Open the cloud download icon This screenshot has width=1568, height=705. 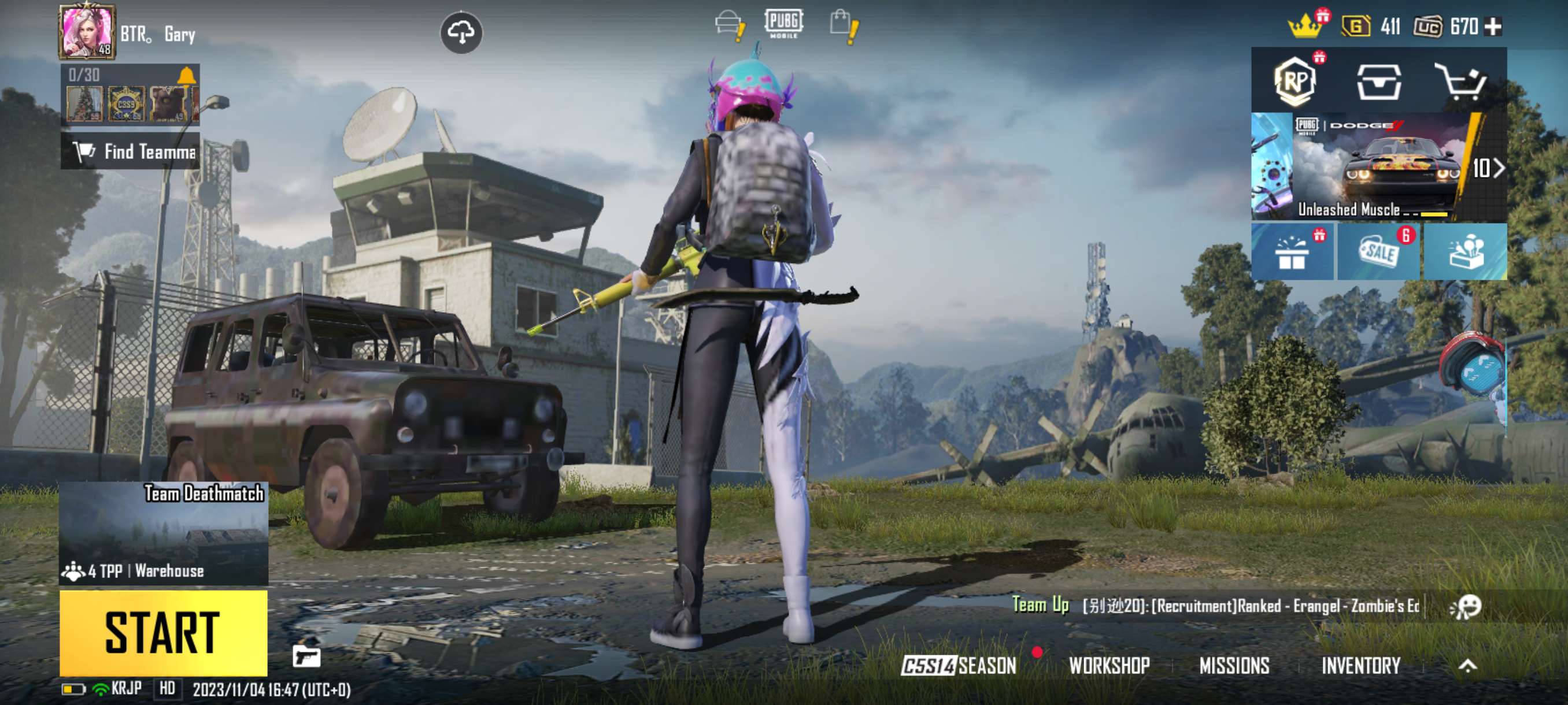(463, 32)
